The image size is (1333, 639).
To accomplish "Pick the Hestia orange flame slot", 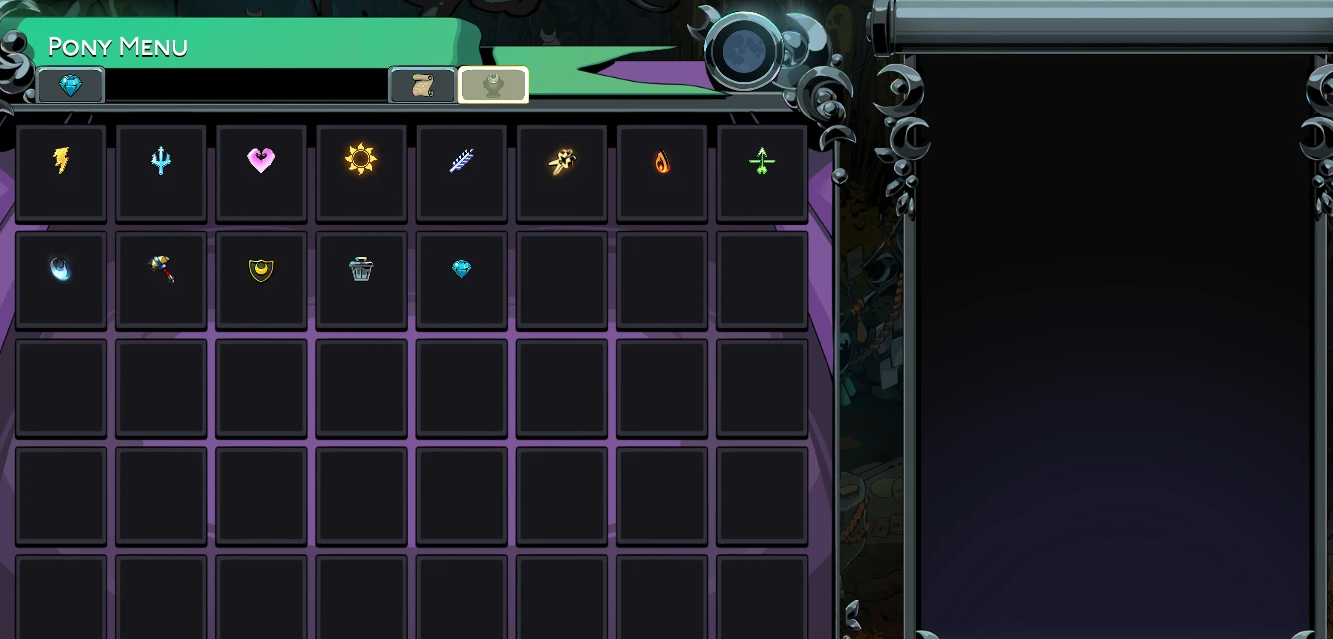I will click(x=661, y=160).
